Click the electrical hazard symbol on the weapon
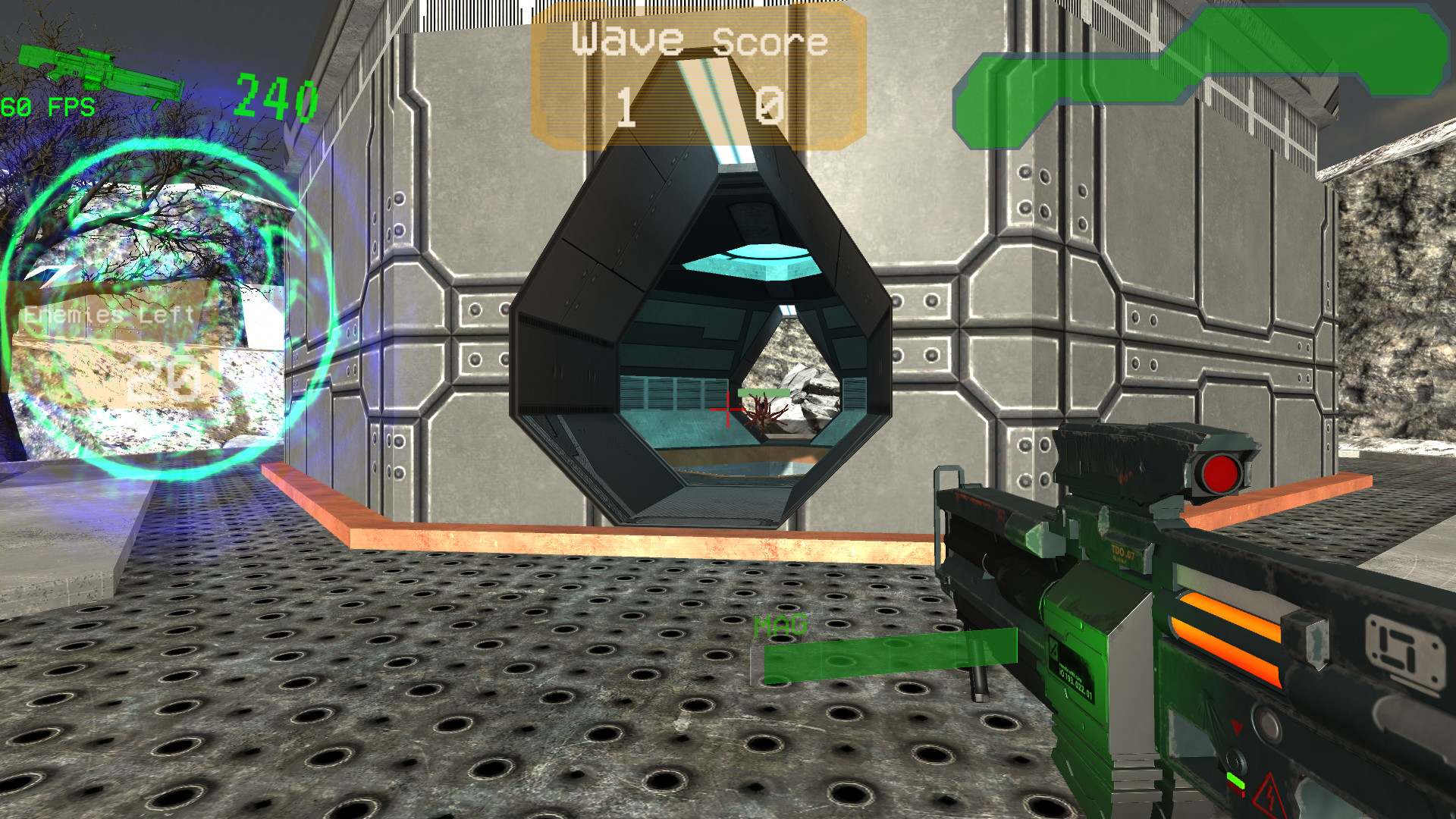Screen dimensions: 1456x819 pyautogui.click(x=1269, y=798)
